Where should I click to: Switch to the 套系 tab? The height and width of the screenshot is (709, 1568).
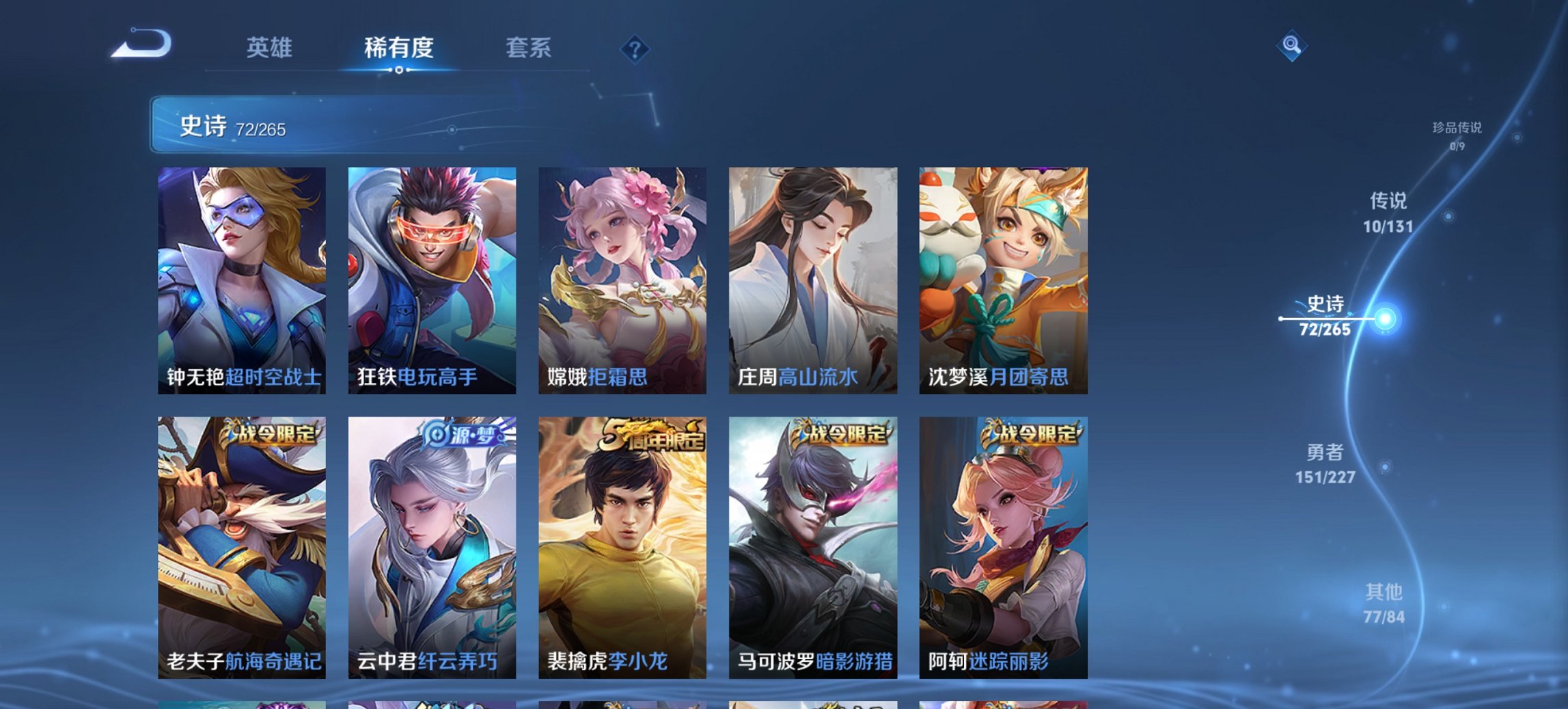[x=529, y=48]
